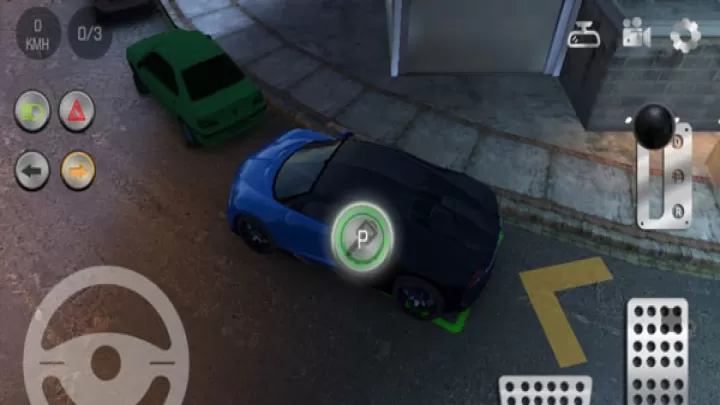The height and width of the screenshot is (405, 720).
Task: Open the settings gear
Action: click(x=686, y=35)
